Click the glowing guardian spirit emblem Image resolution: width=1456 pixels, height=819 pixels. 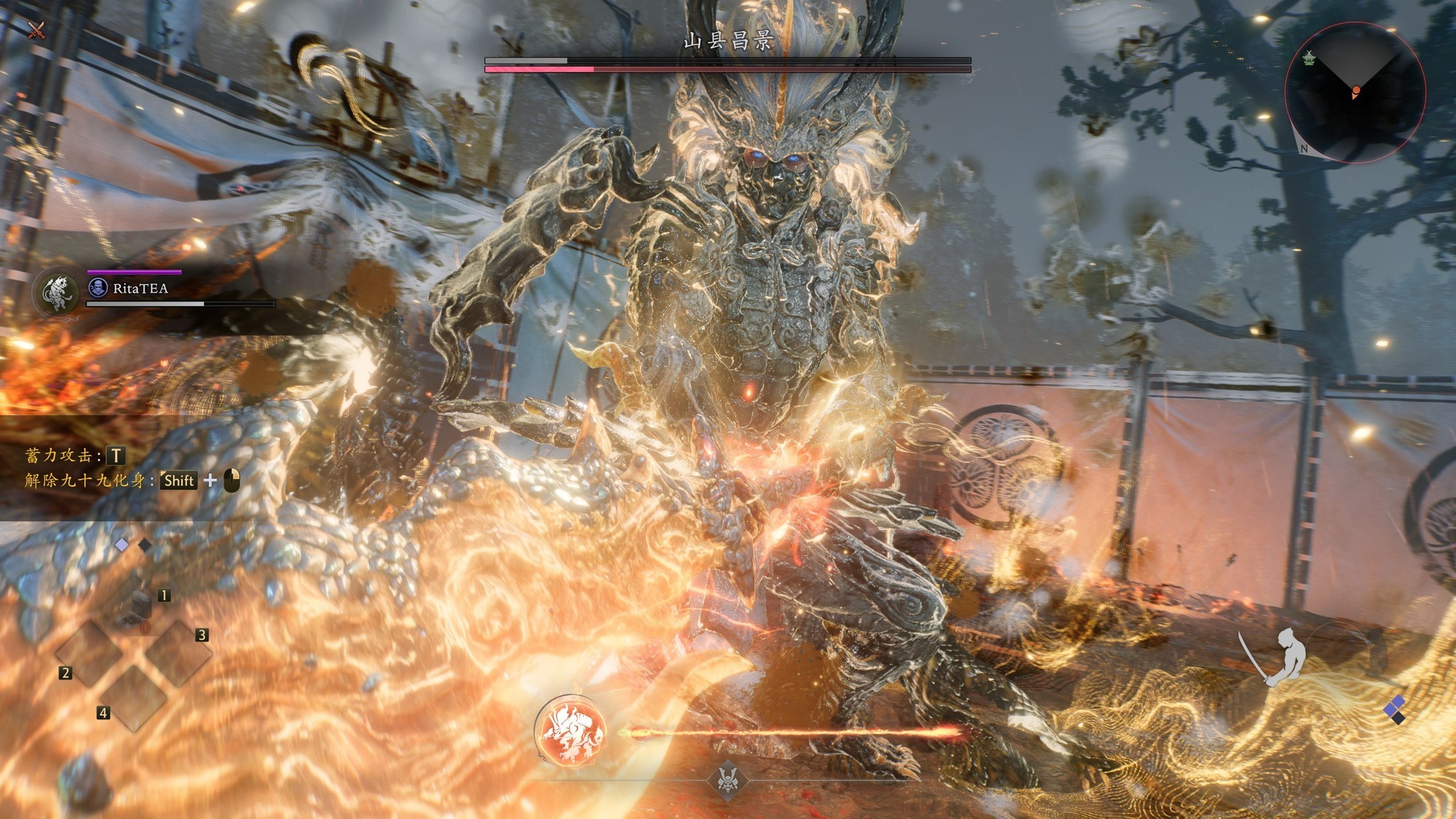(x=571, y=731)
